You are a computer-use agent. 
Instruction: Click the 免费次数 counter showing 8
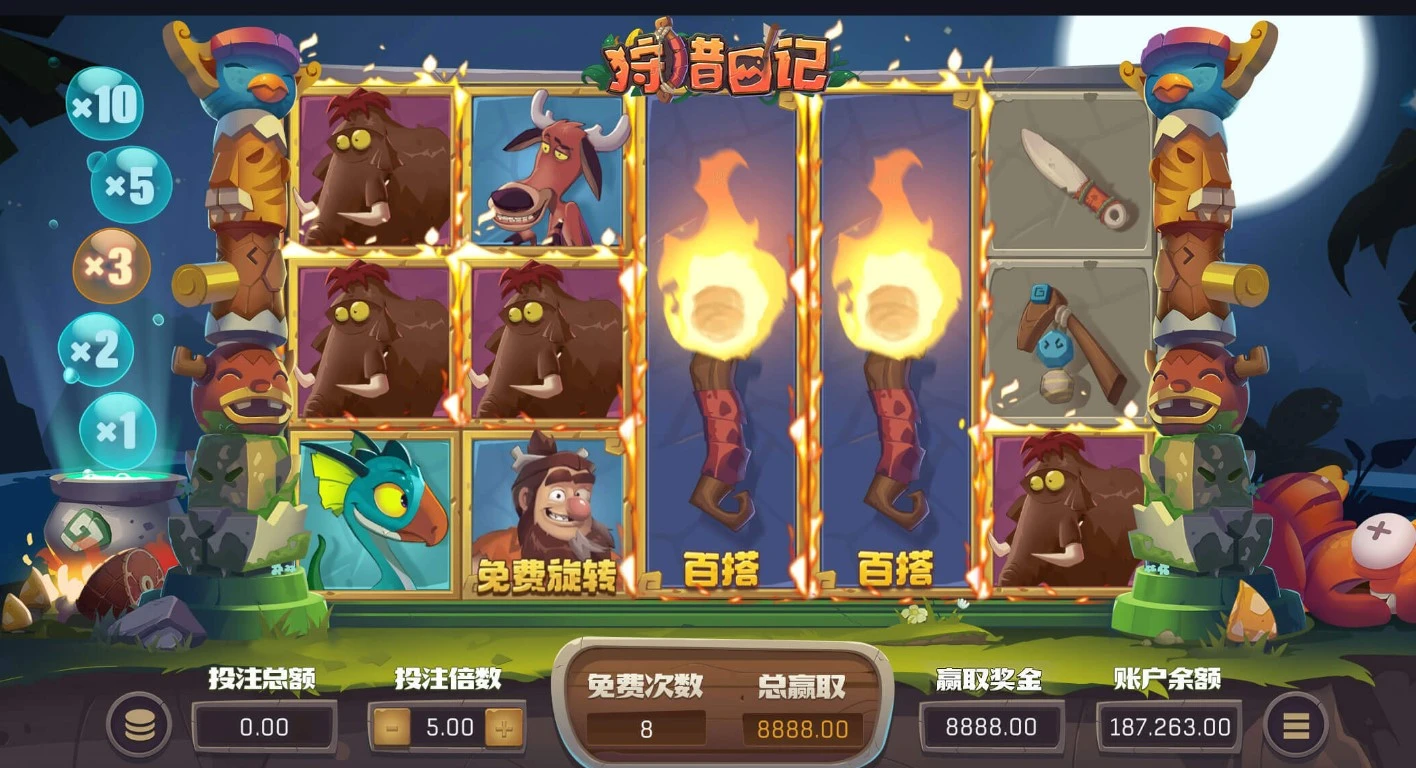point(646,727)
